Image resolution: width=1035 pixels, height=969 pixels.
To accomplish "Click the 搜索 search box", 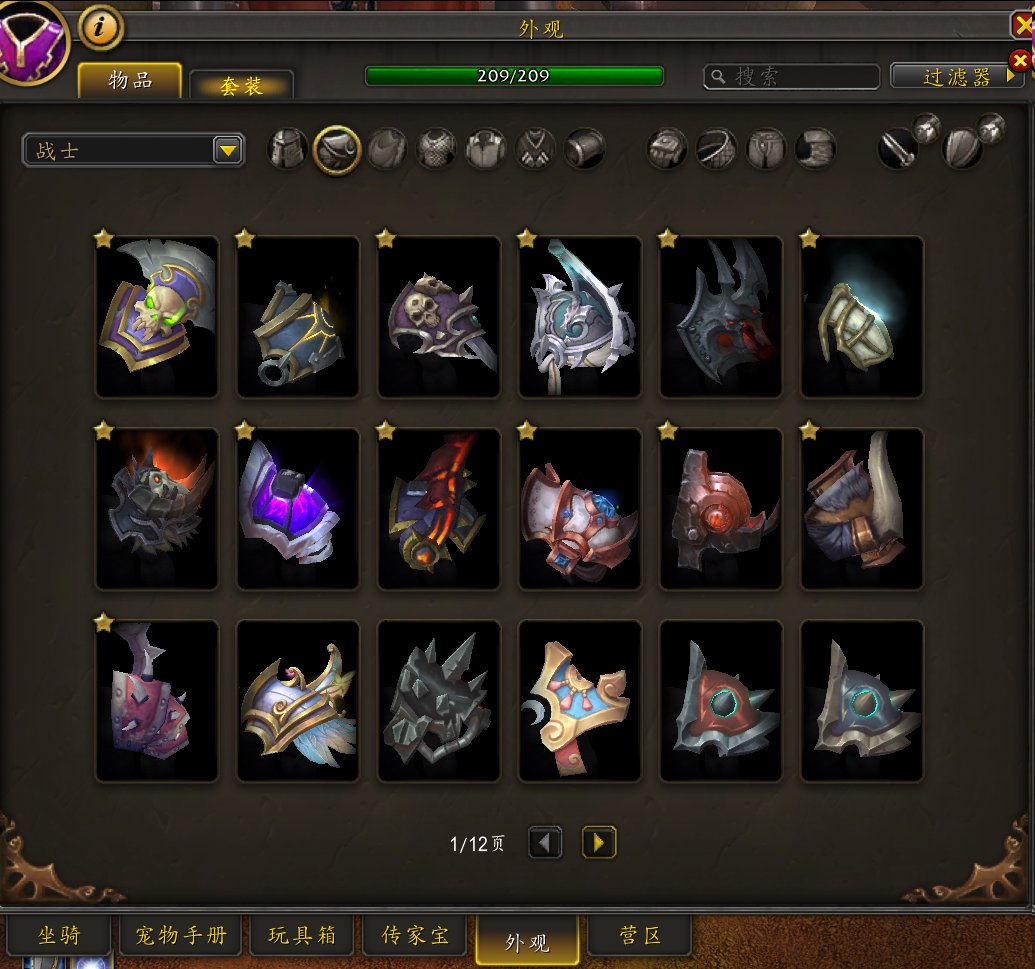I will point(792,77).
